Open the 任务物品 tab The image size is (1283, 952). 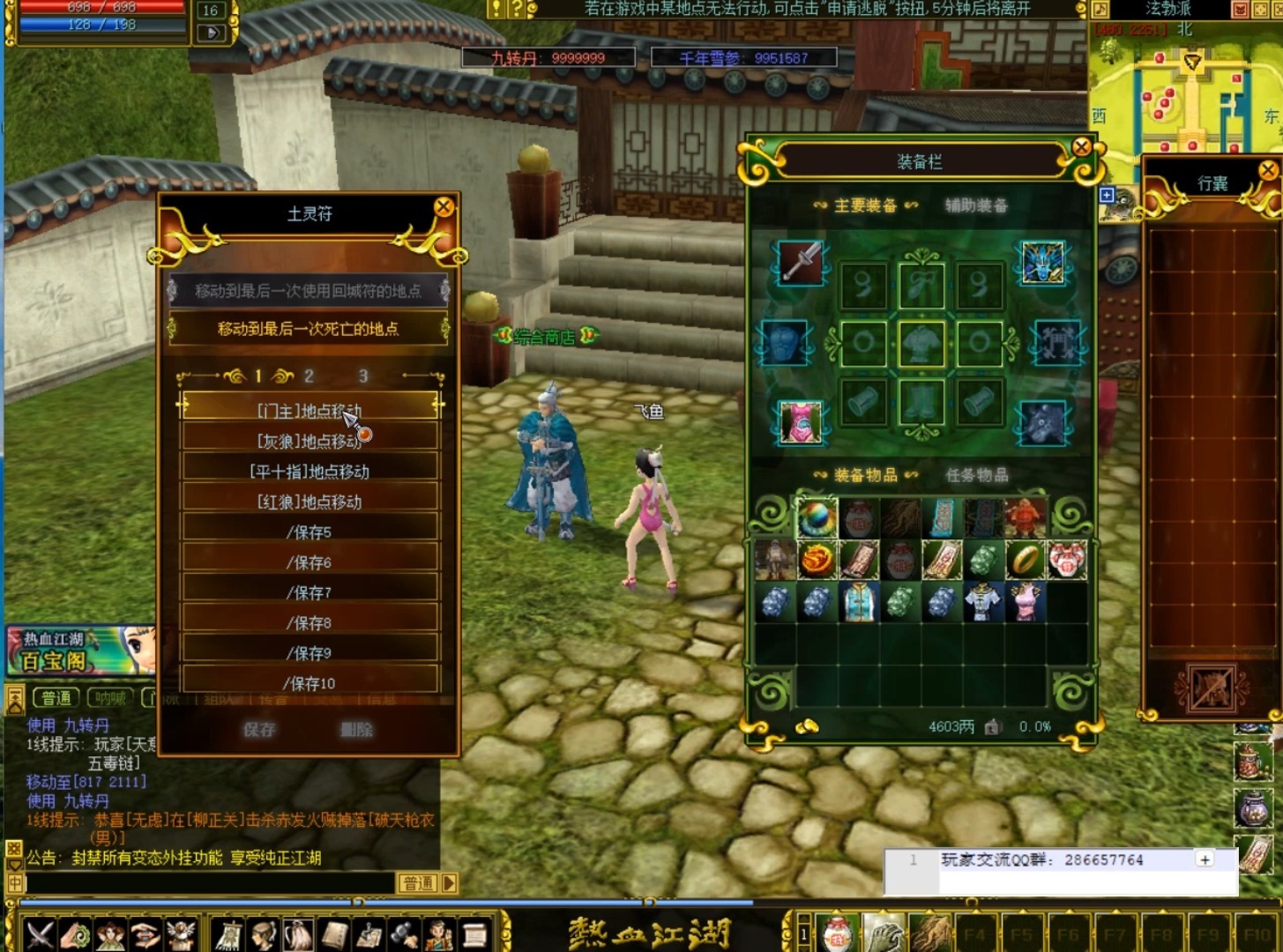pos(976,475)
